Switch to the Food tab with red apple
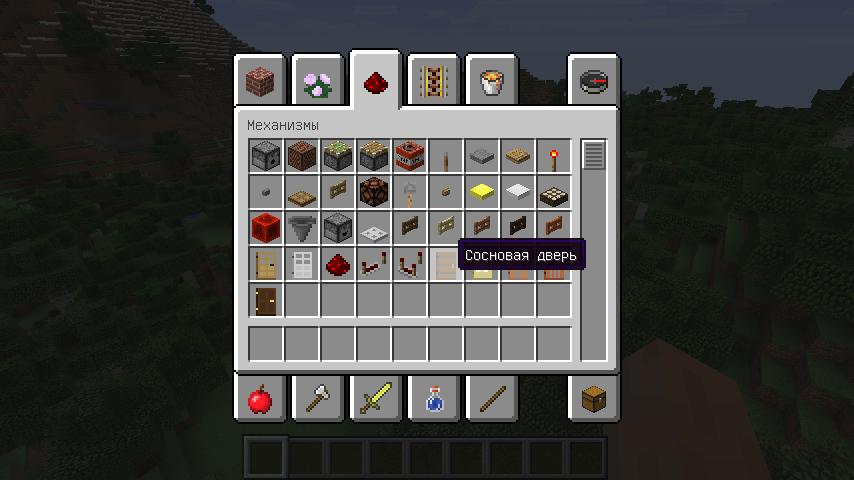 260,399
